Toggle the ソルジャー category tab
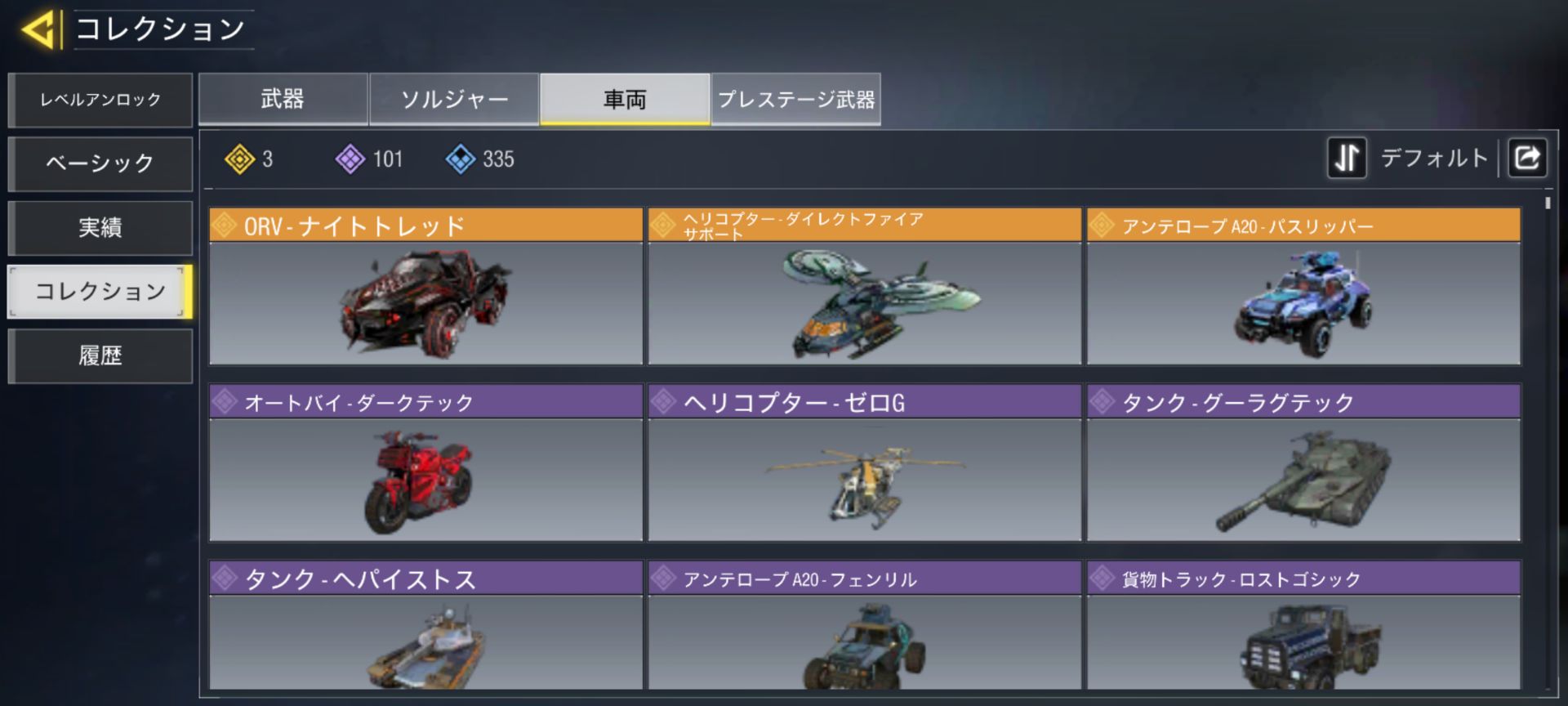This screenshot has width=1568, height=706. click(454, 98)
